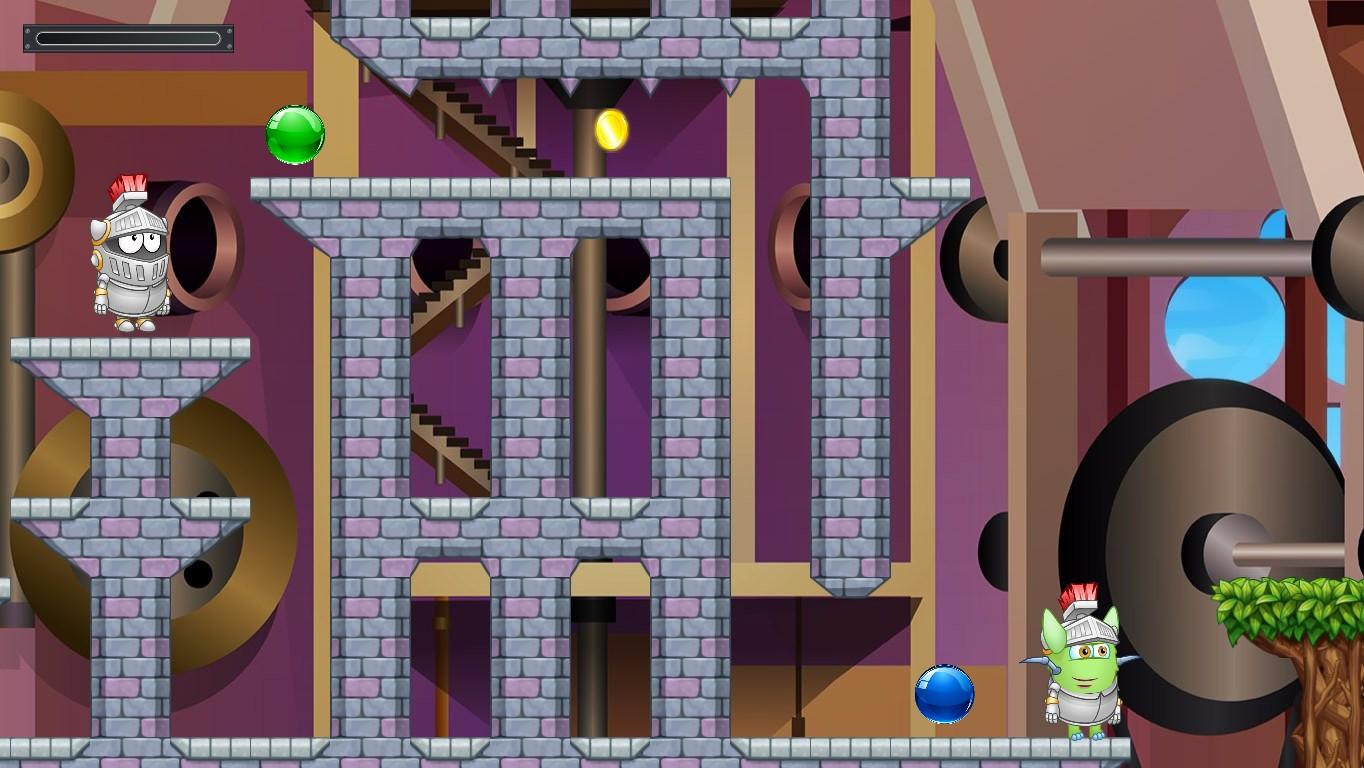Click the progress bar at top-left
Image resolution: width=1364 pixels, height=768 pixels.
(128, 37)
